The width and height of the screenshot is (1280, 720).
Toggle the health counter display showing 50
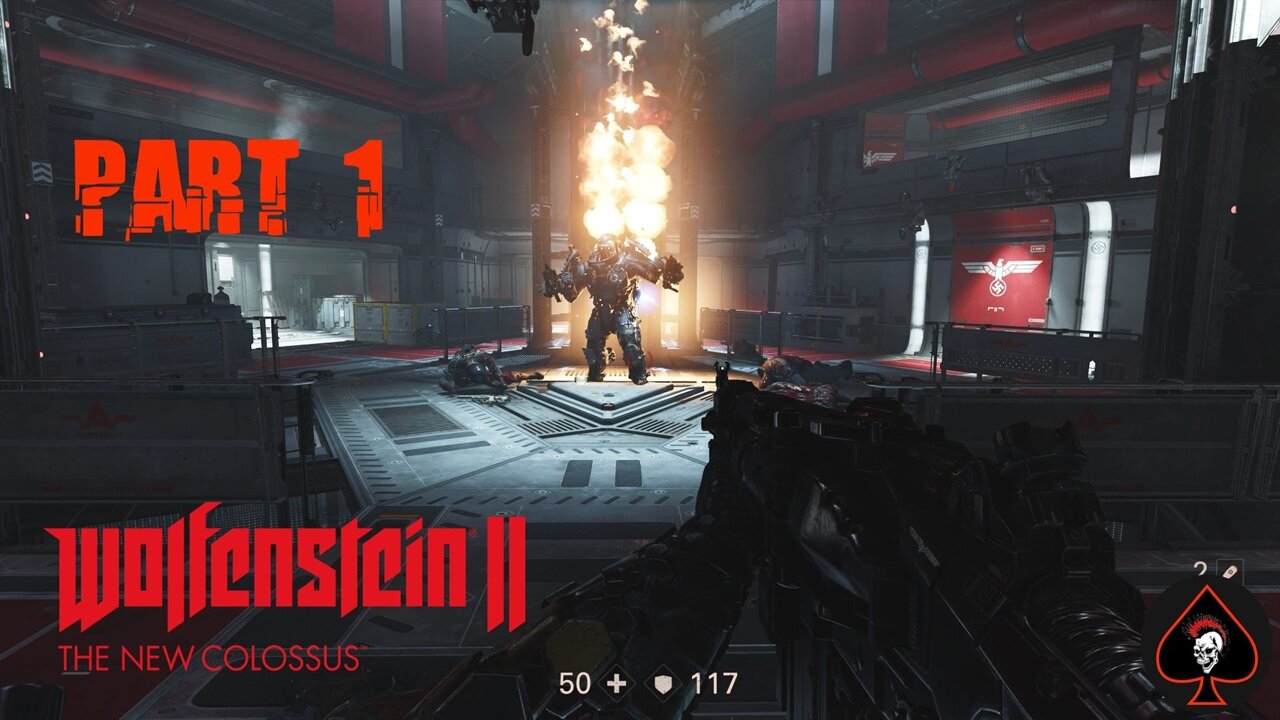click(x=575, y=684)
